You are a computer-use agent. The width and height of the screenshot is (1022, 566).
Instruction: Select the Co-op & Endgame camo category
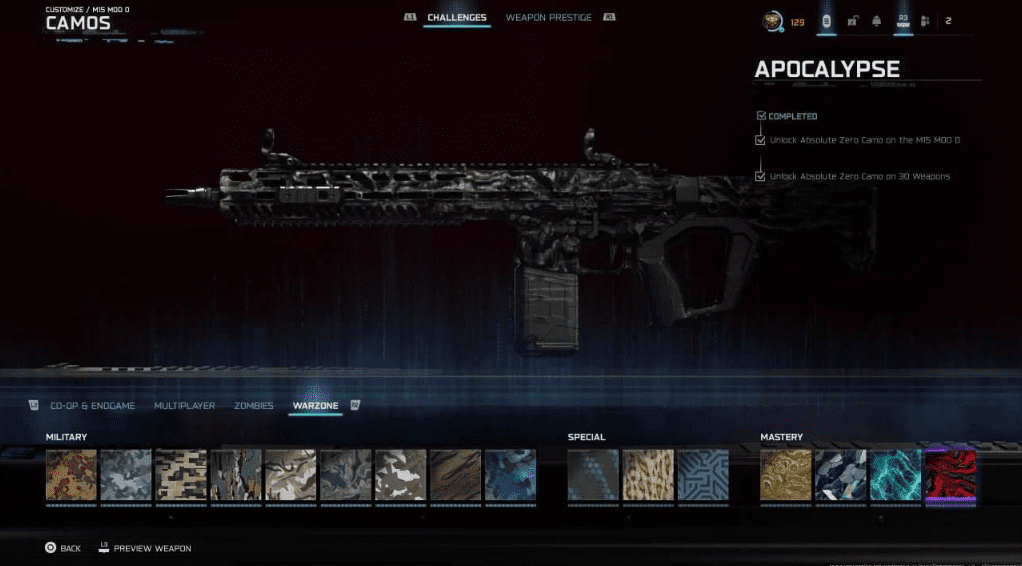tap(92, 406)
